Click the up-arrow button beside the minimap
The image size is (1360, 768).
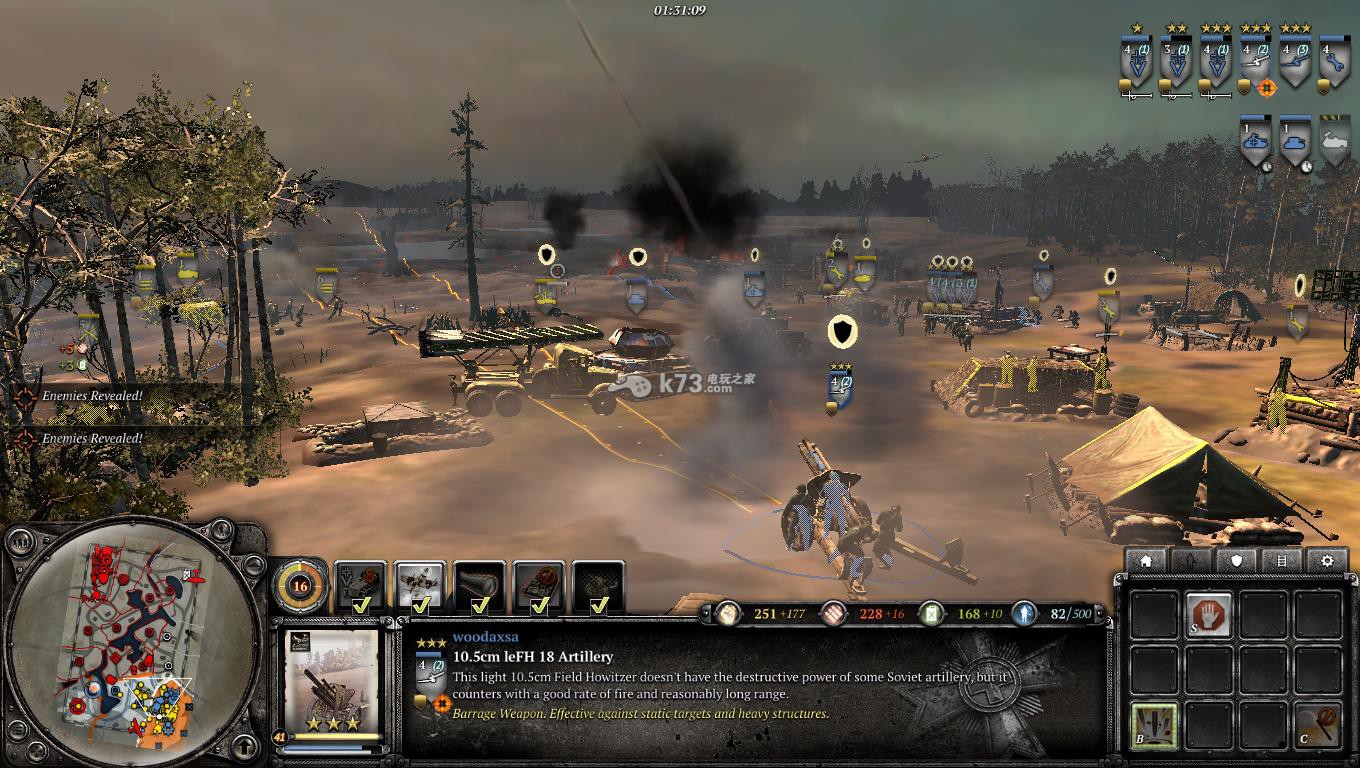coord(244,745)
